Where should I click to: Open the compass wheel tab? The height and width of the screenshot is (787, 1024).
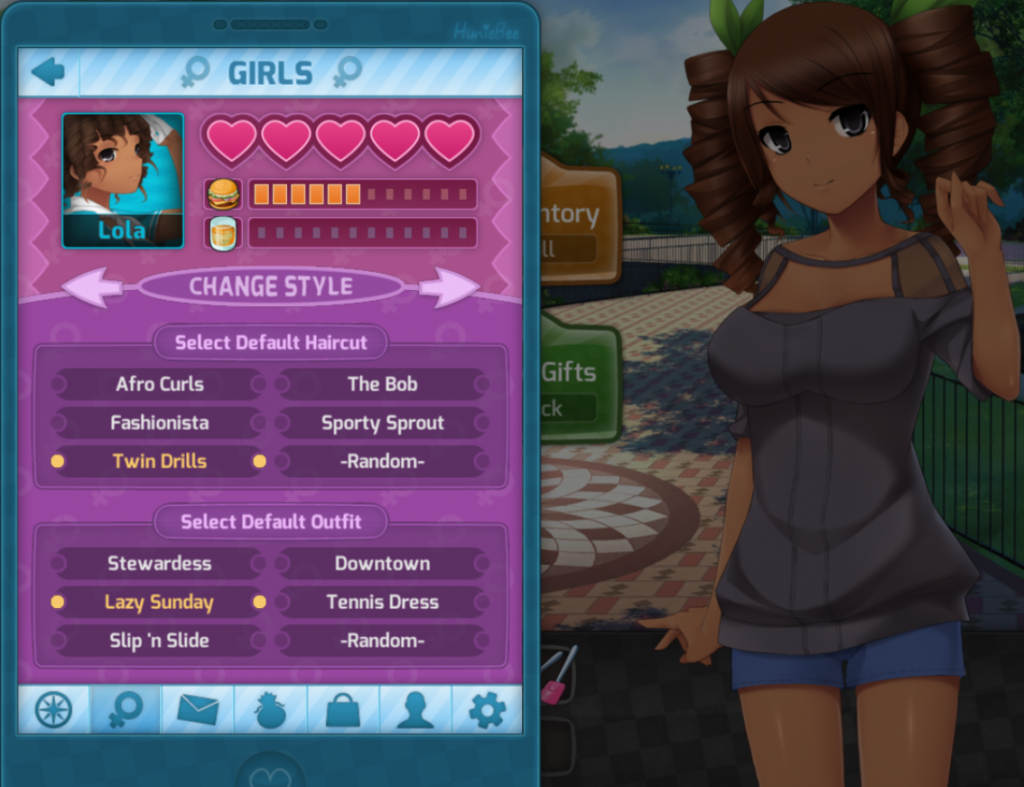click(54, 710)
